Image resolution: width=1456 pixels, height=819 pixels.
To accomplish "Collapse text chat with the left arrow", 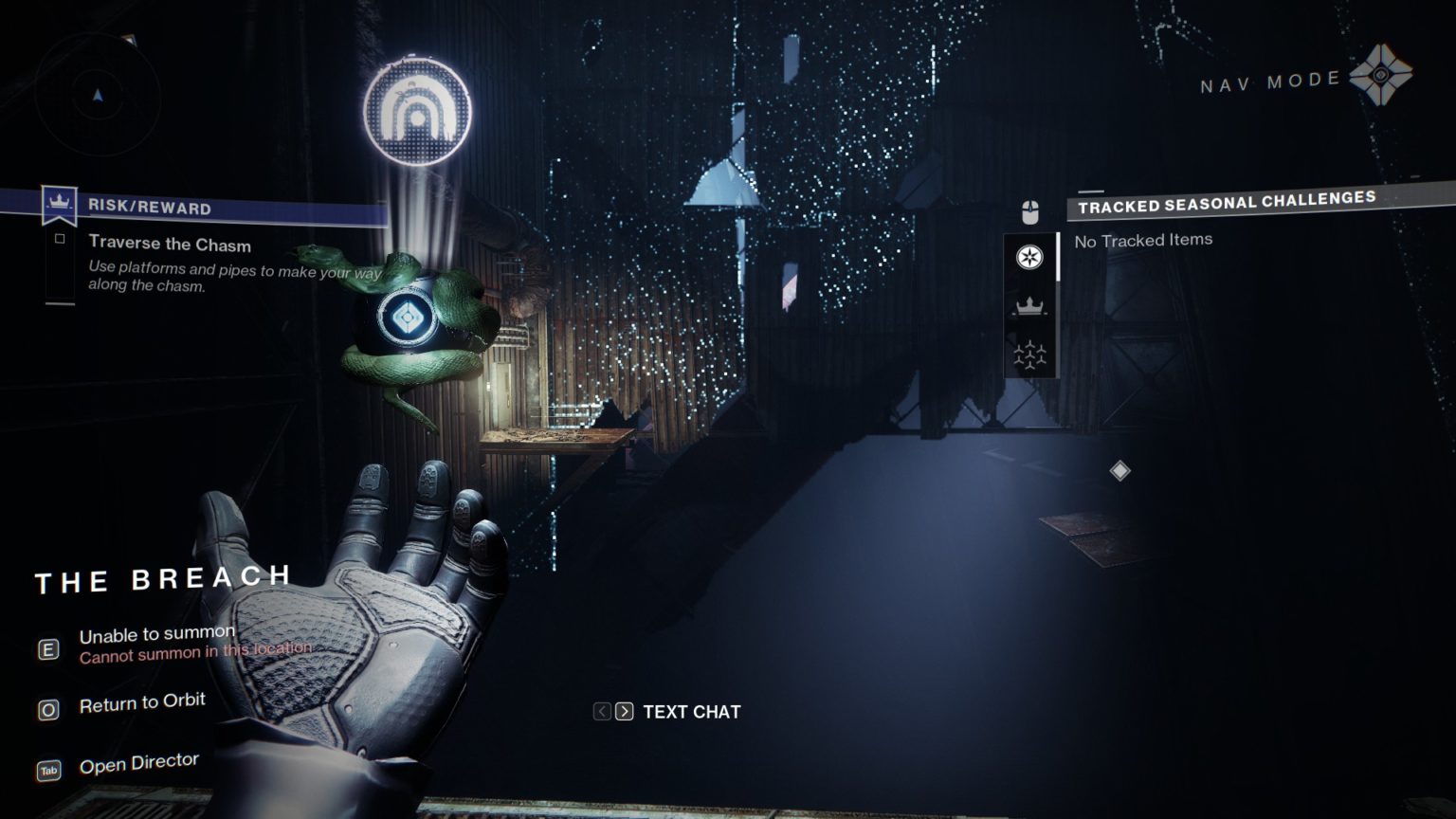I will tap(601, 711).
